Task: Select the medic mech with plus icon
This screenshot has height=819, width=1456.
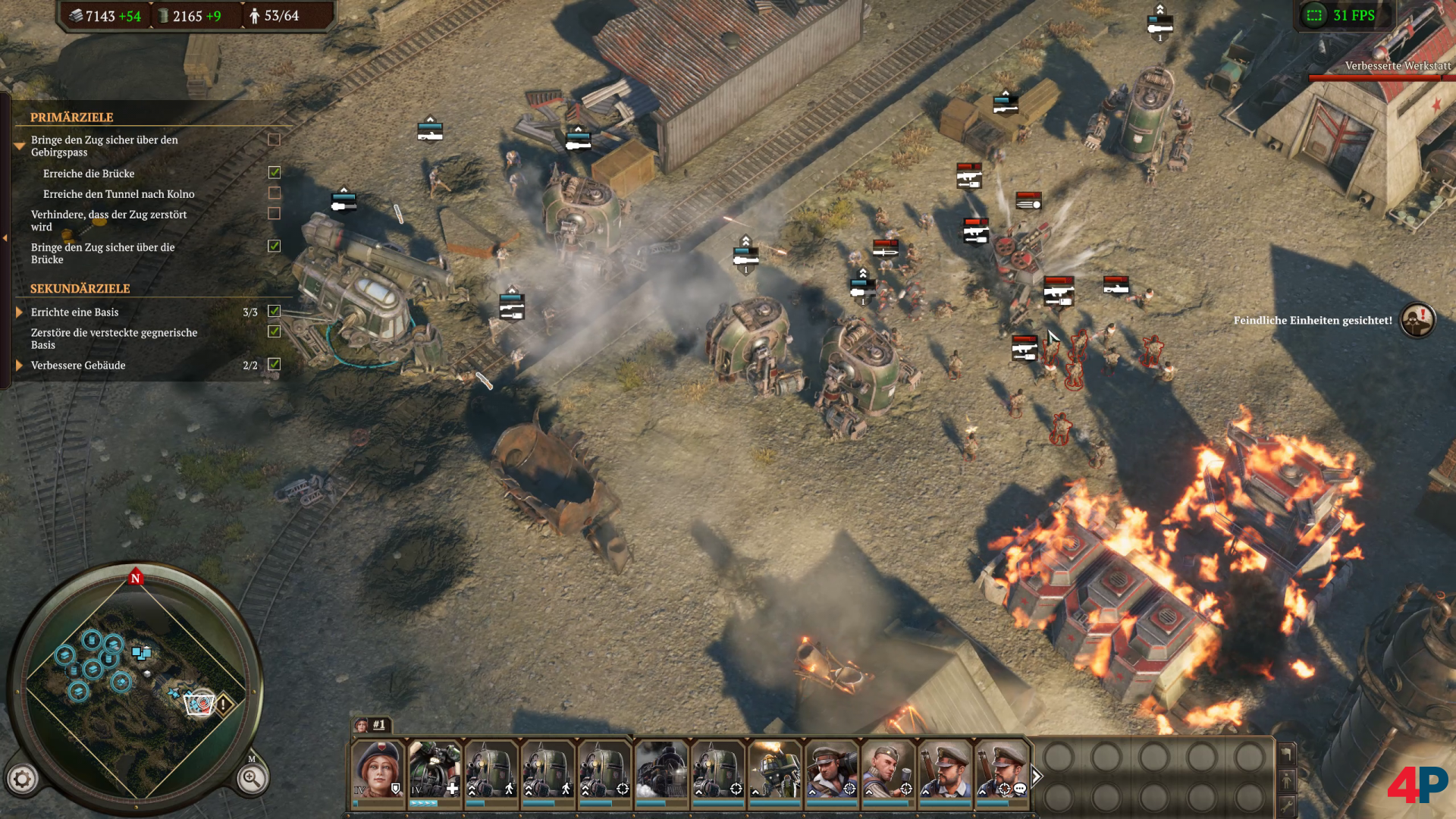Action: click(435, 768)
